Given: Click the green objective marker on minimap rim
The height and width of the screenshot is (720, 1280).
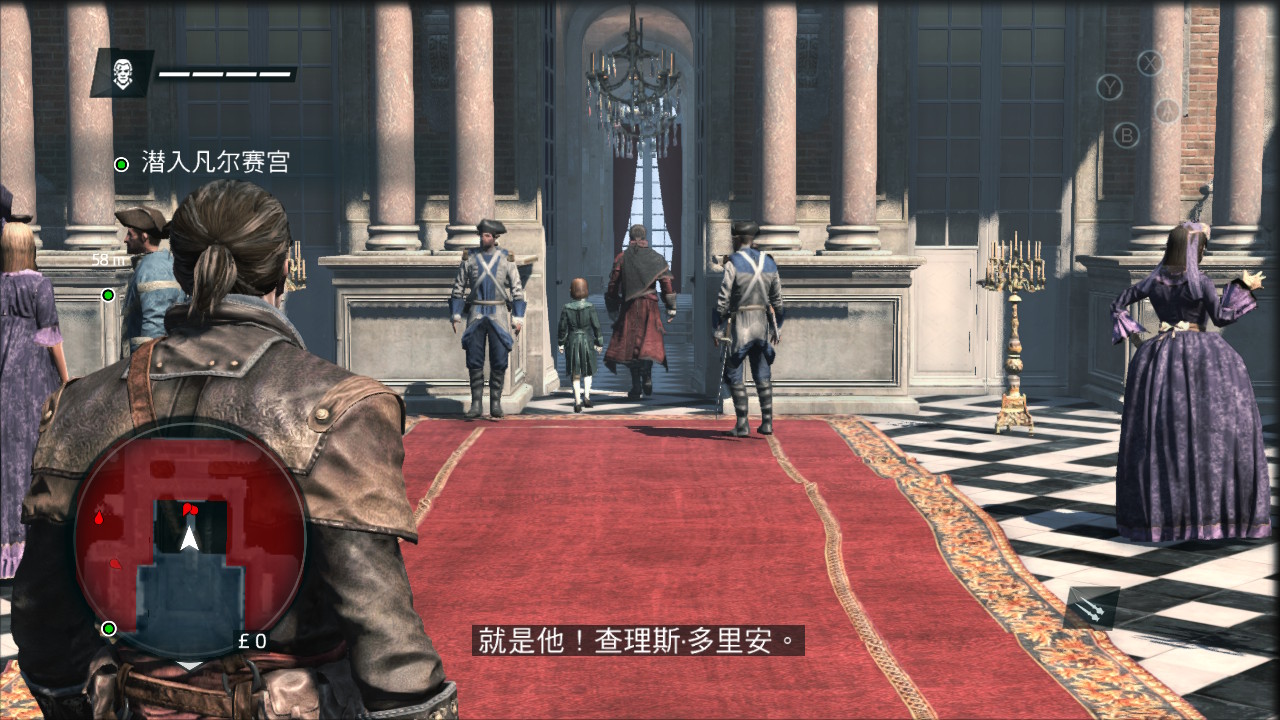Looking at the screenshot, I should tap(109, 628).
